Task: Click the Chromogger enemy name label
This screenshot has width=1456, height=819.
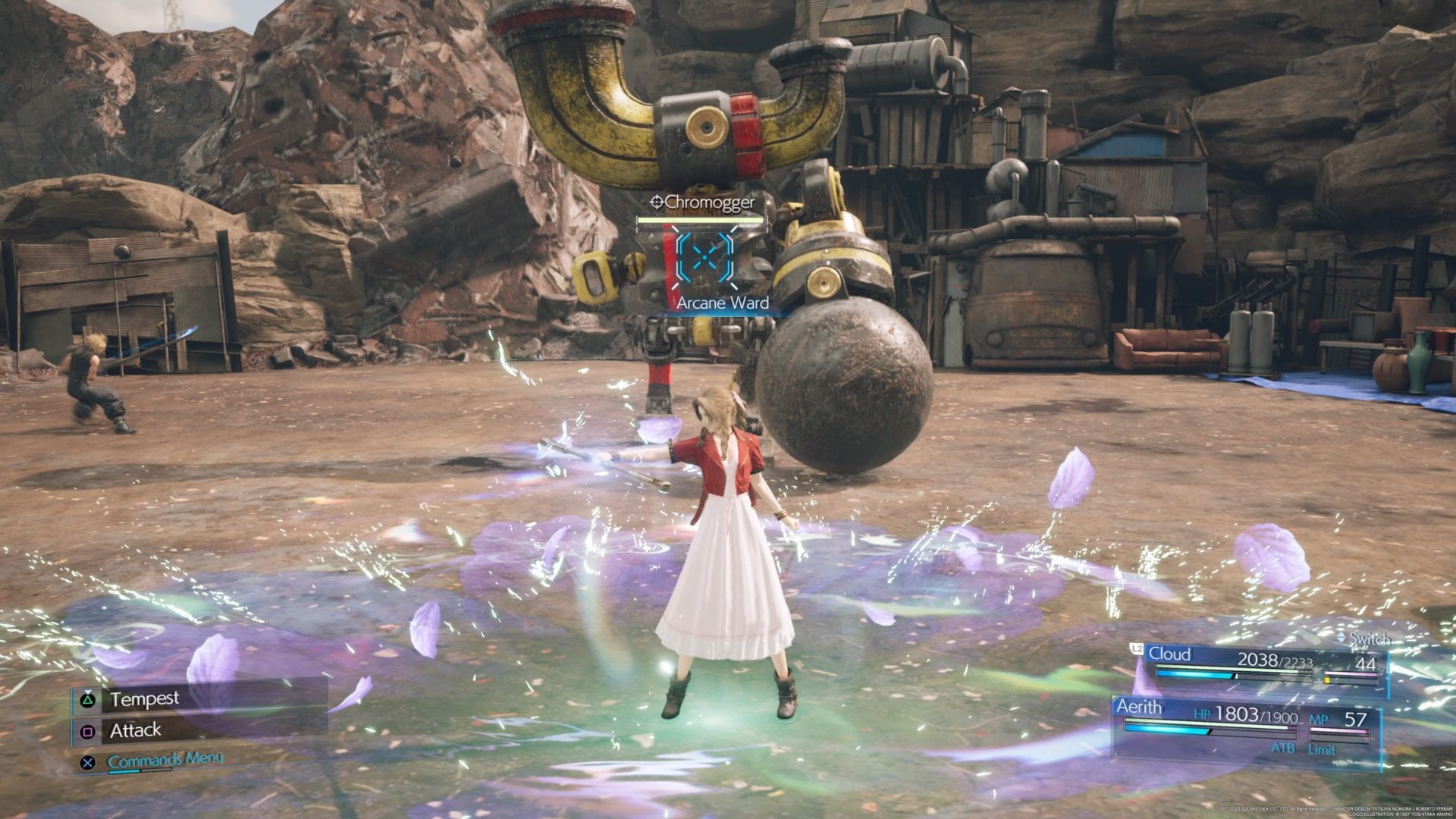Action: point(711,202)
